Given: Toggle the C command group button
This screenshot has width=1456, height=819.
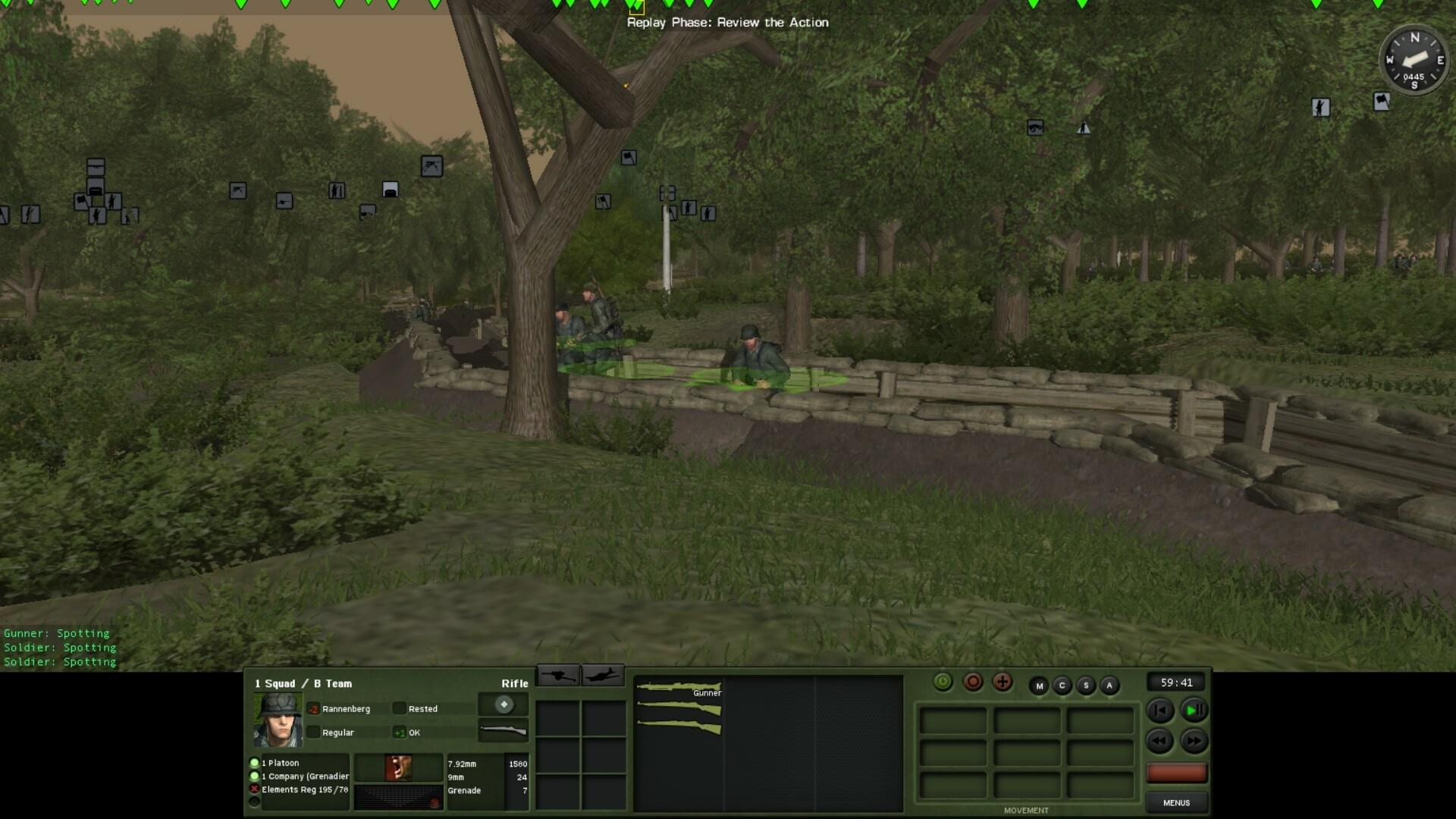Looking at the screenshot, I should click(1063, 685).
